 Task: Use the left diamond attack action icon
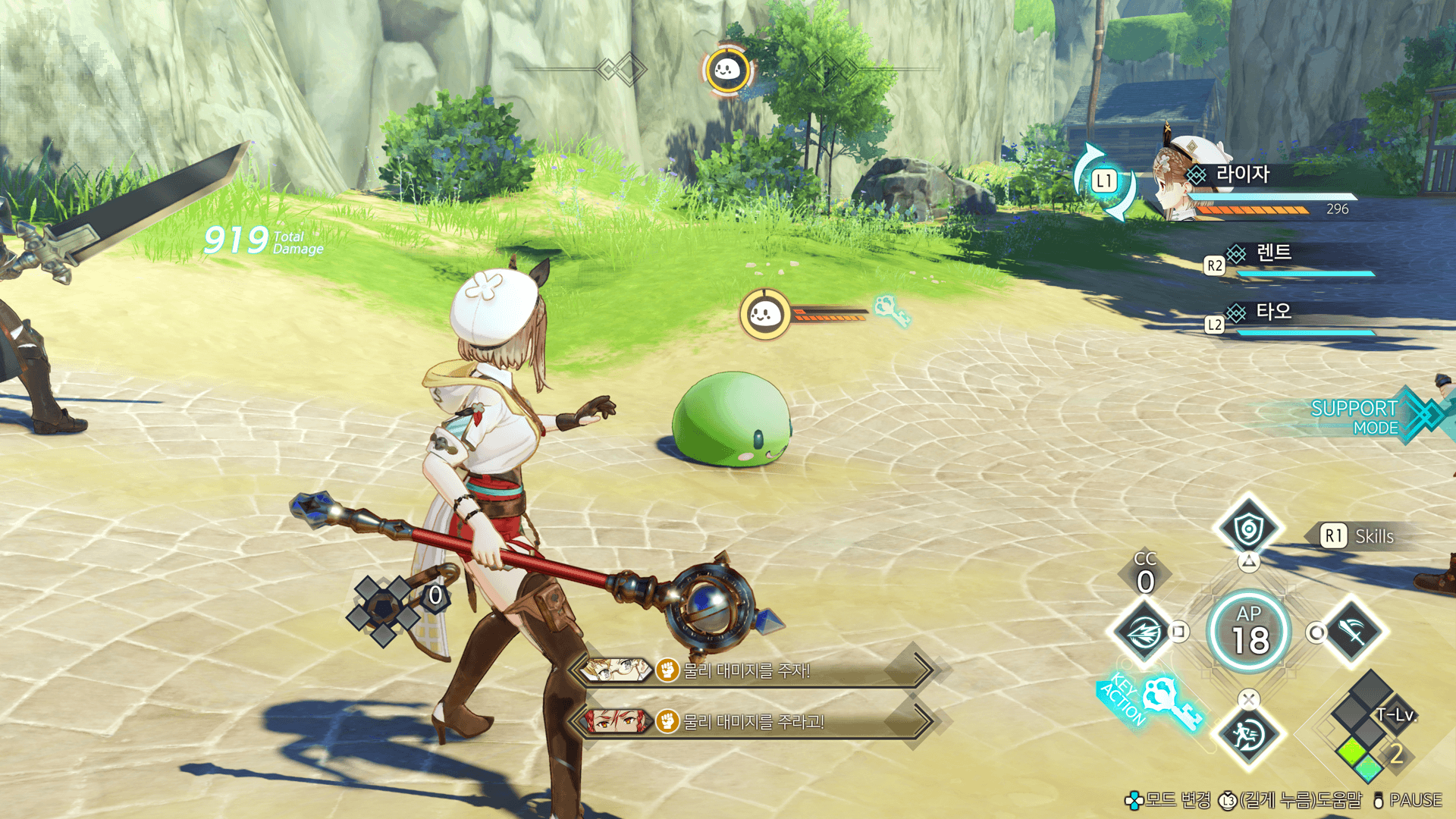pos(1144,632)
